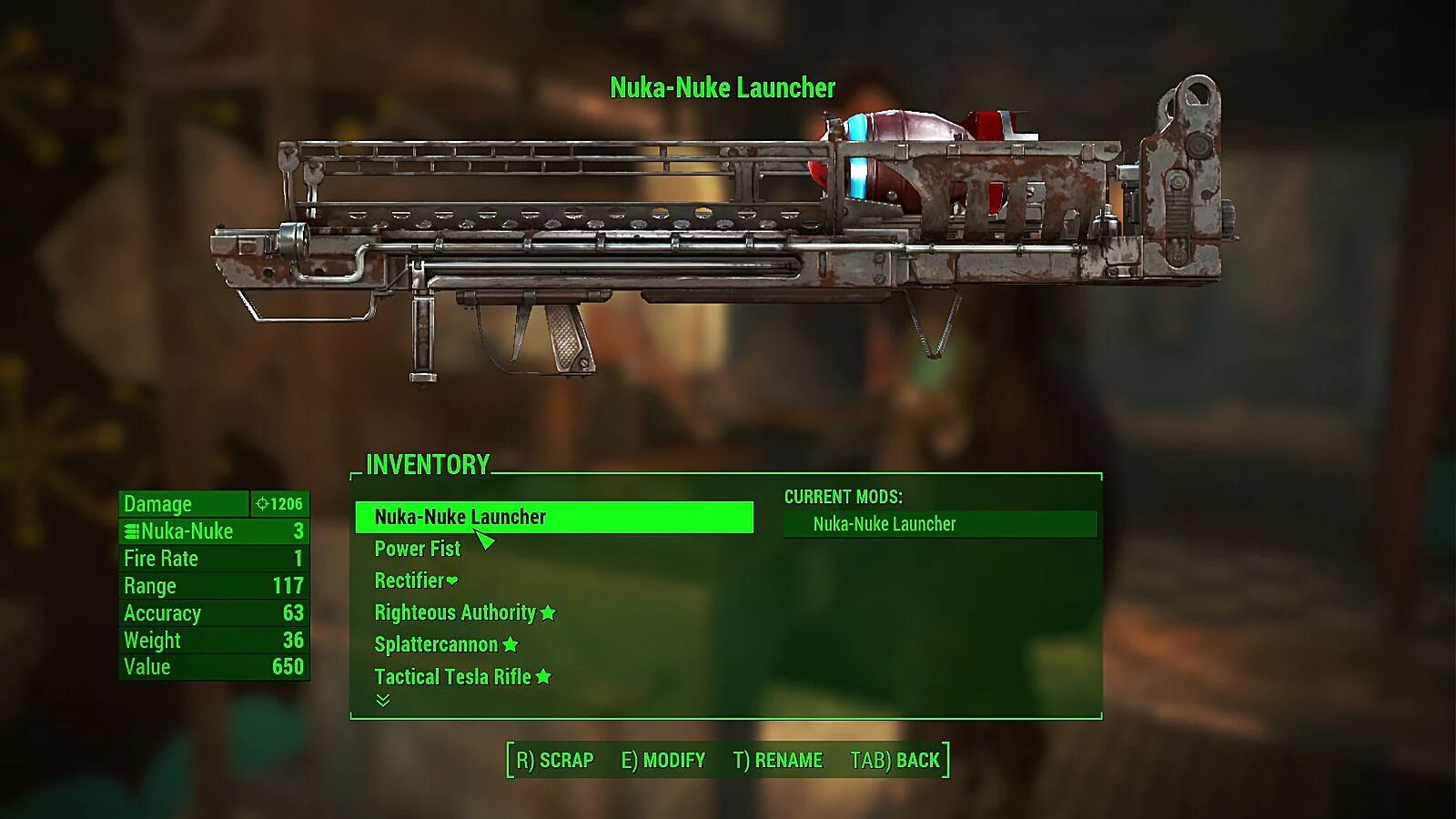Pick Righteous Authority from the list
Image resolution: width=1456 pixels, height=819 pixels.
pos(456,612)
